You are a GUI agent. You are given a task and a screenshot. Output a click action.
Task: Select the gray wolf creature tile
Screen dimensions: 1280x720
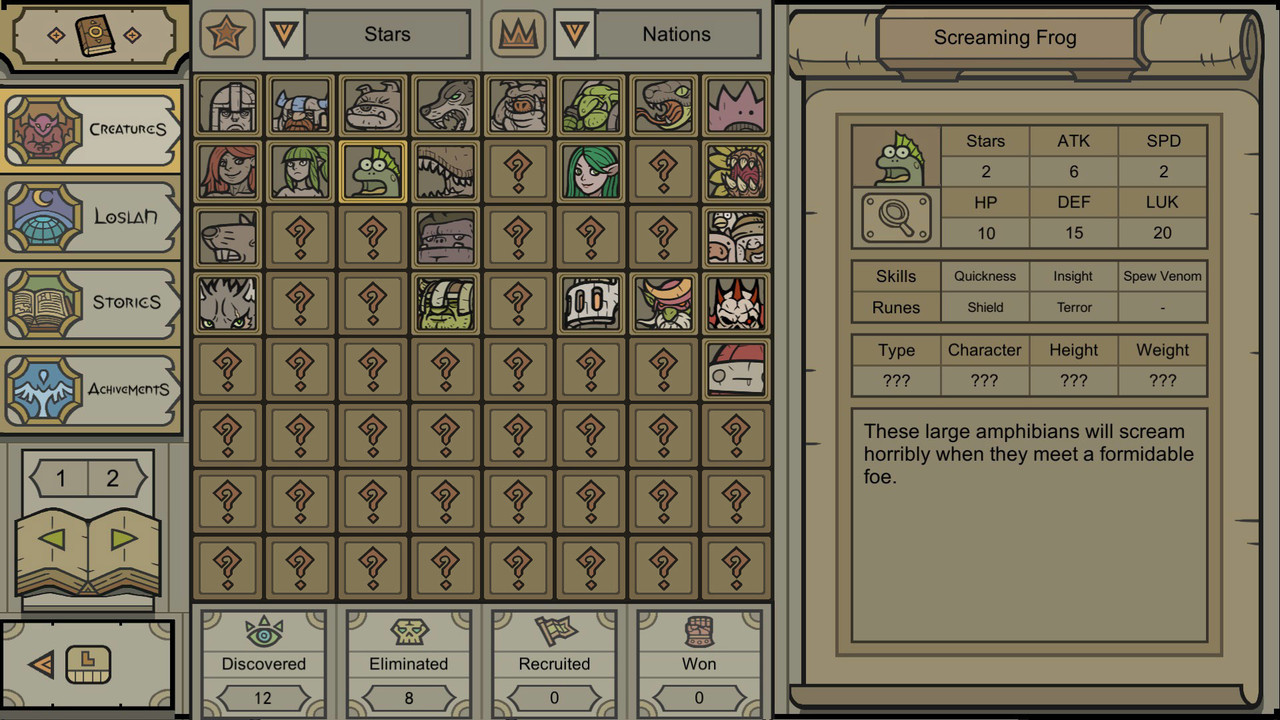click(446, 106)
